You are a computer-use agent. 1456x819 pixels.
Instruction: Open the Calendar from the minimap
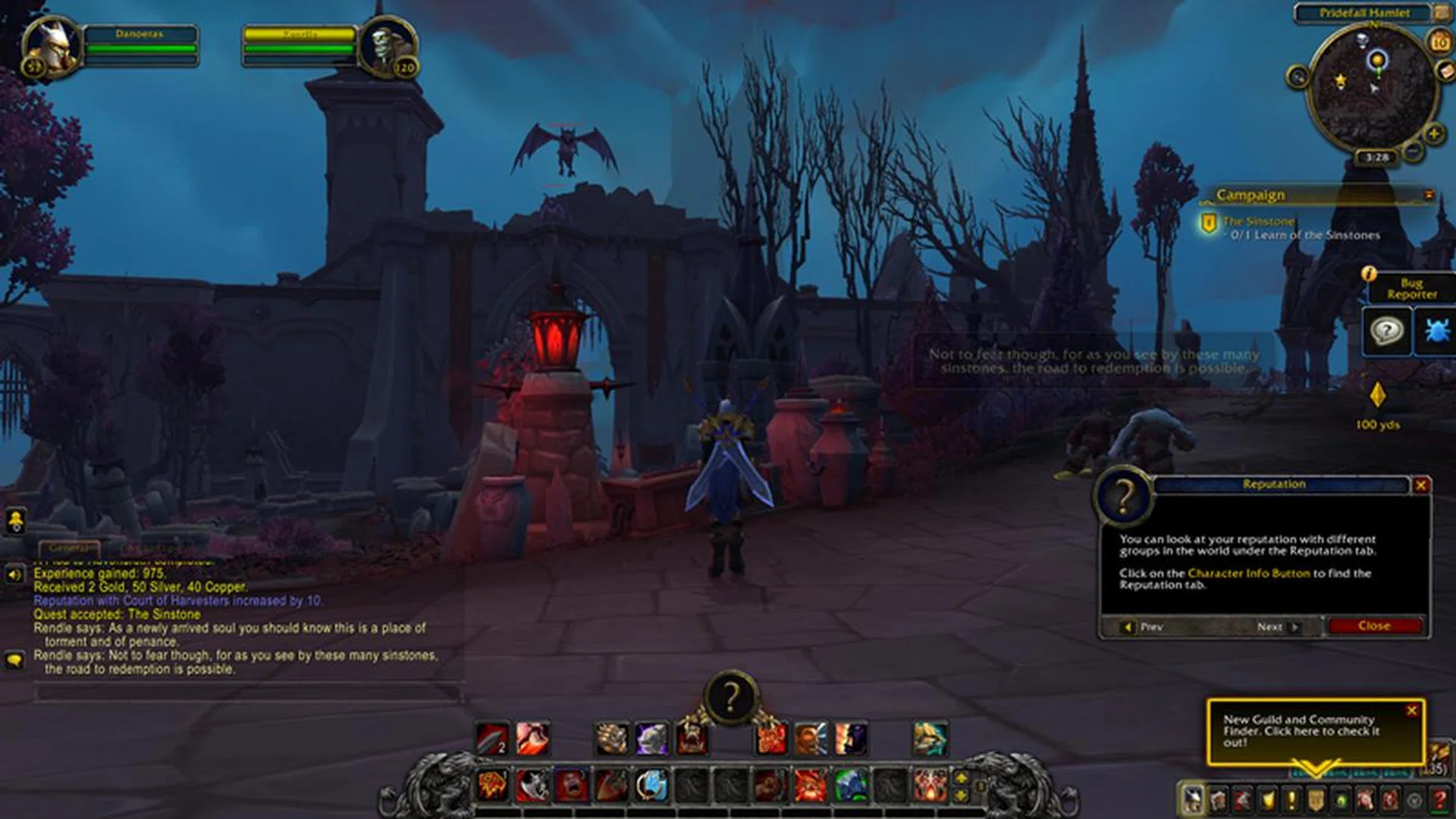coord(1440,42)
